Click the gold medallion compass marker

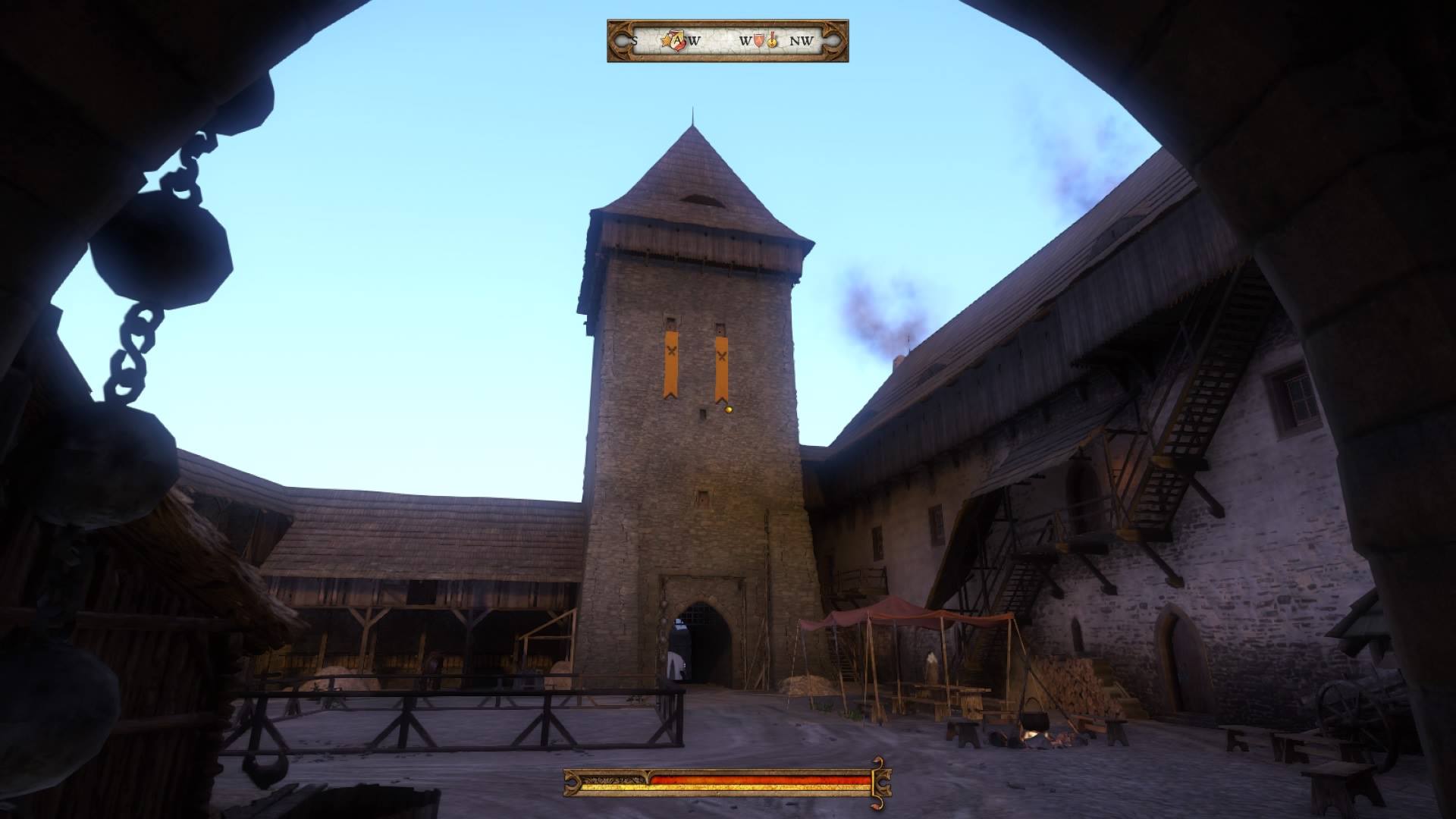pyautogui.click(x=772, y=39)
